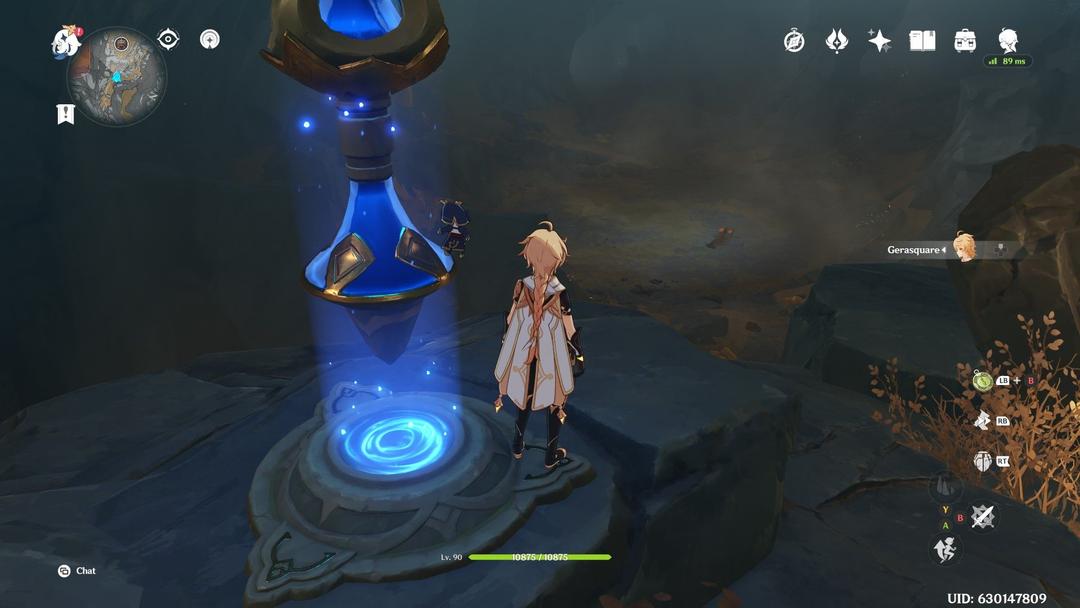Screen dimensions: 1080x608
Task: Open the compass Adventure icon
Action: coord(794,41)
